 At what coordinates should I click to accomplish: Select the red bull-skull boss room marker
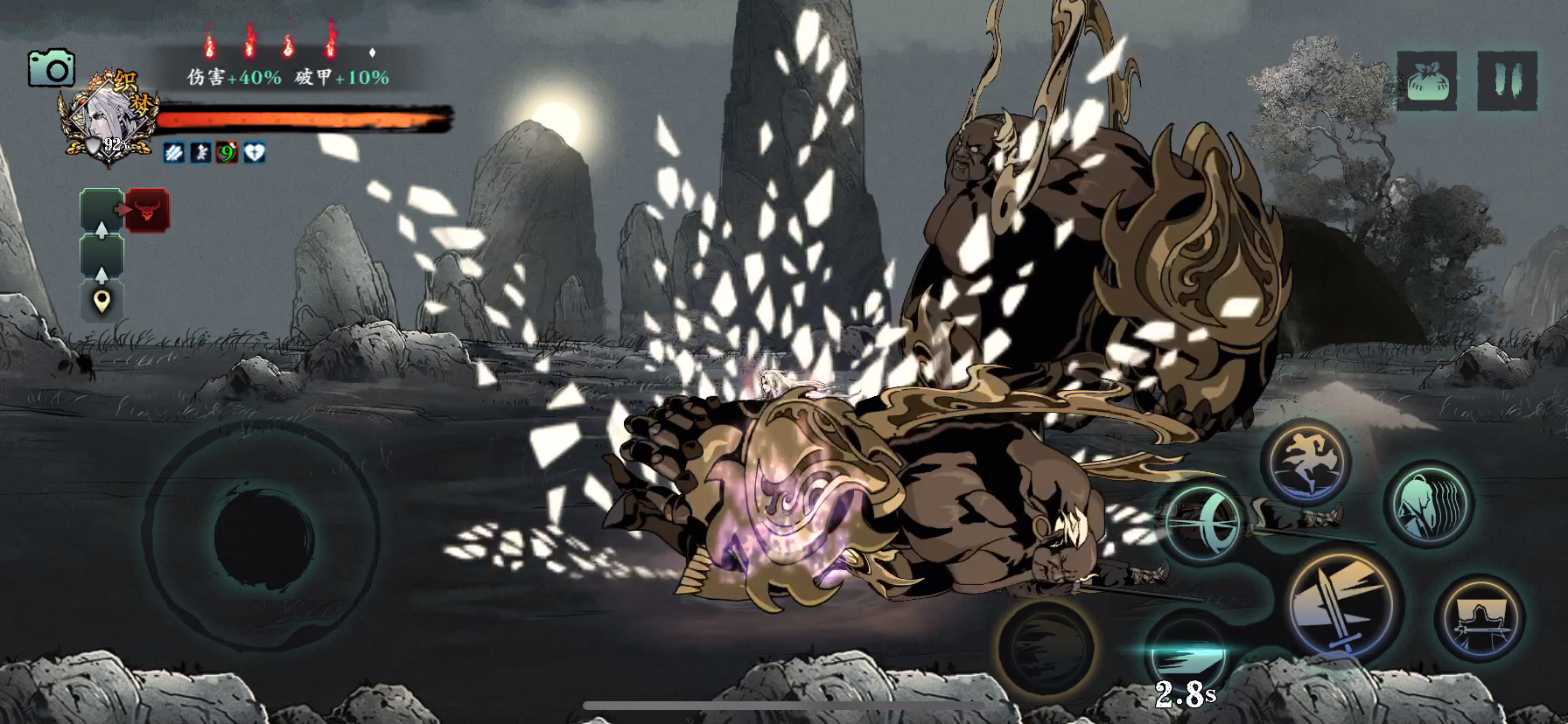tap(147, 211)
